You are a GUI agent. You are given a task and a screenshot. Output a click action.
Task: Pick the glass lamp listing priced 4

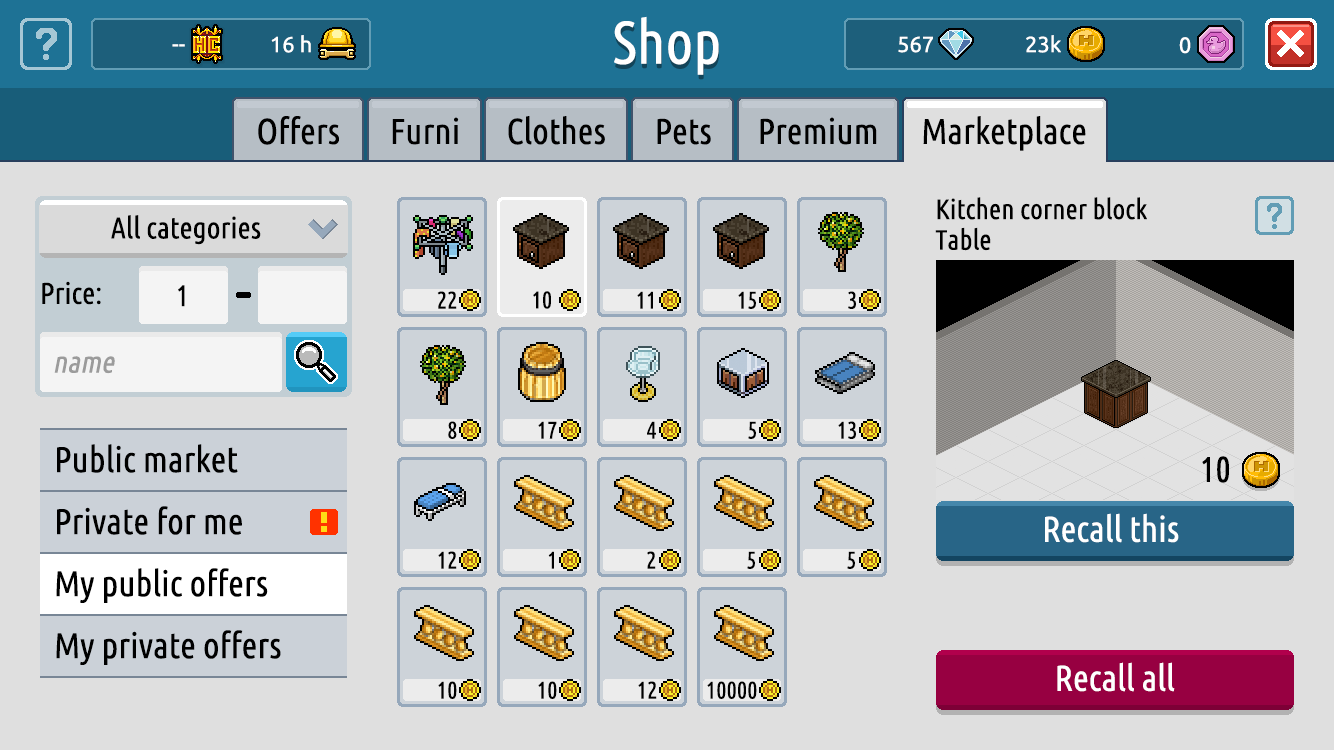[642, 387]
